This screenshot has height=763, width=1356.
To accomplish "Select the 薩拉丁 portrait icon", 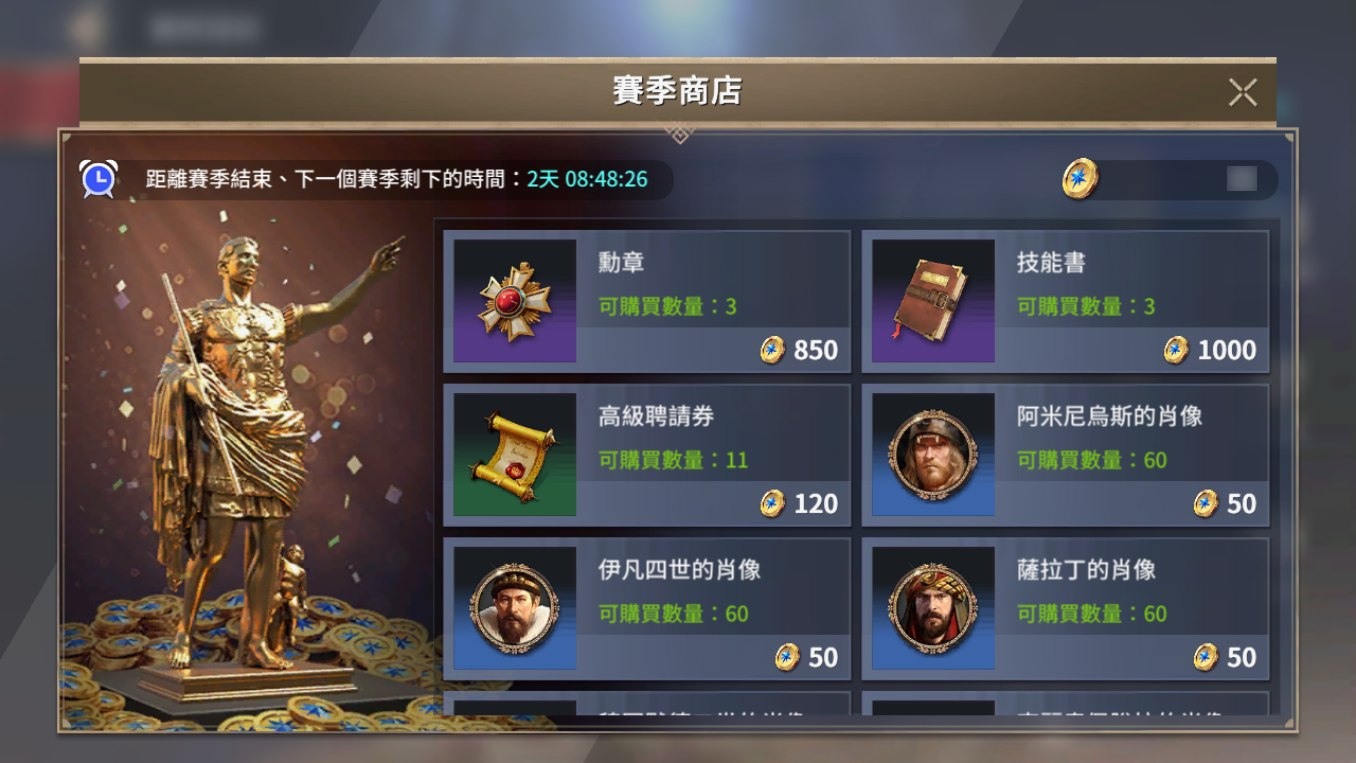I will click(x=932, y=606).
